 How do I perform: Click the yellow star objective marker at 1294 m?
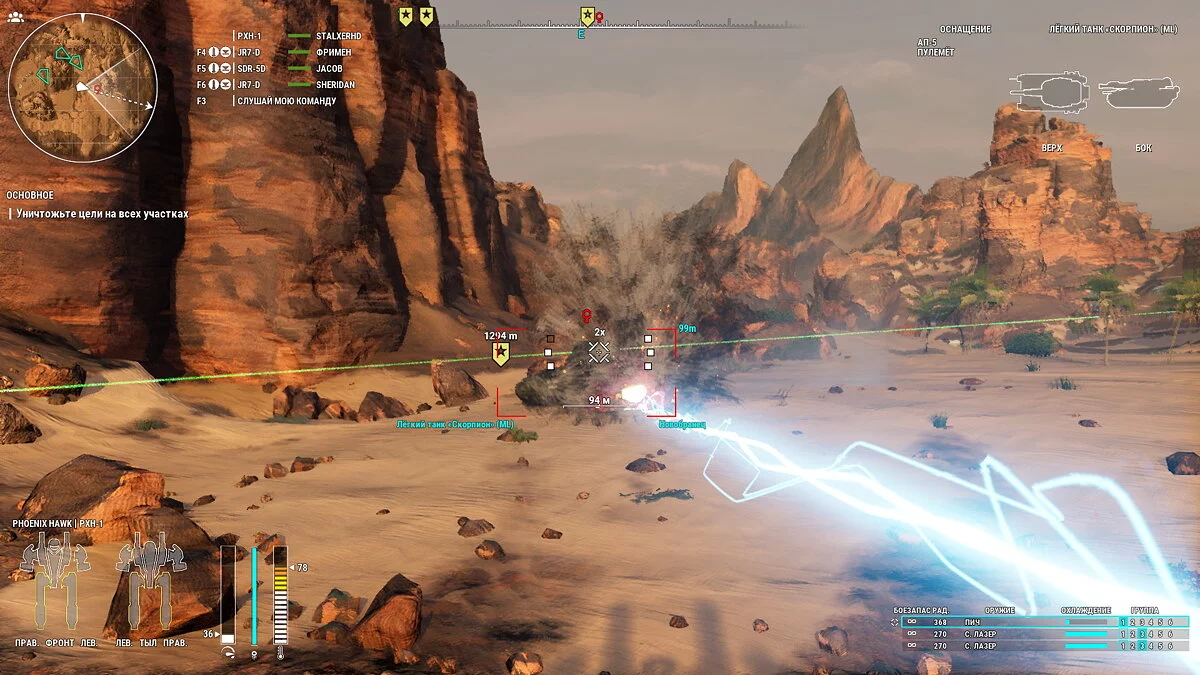[x=501, y=354]
